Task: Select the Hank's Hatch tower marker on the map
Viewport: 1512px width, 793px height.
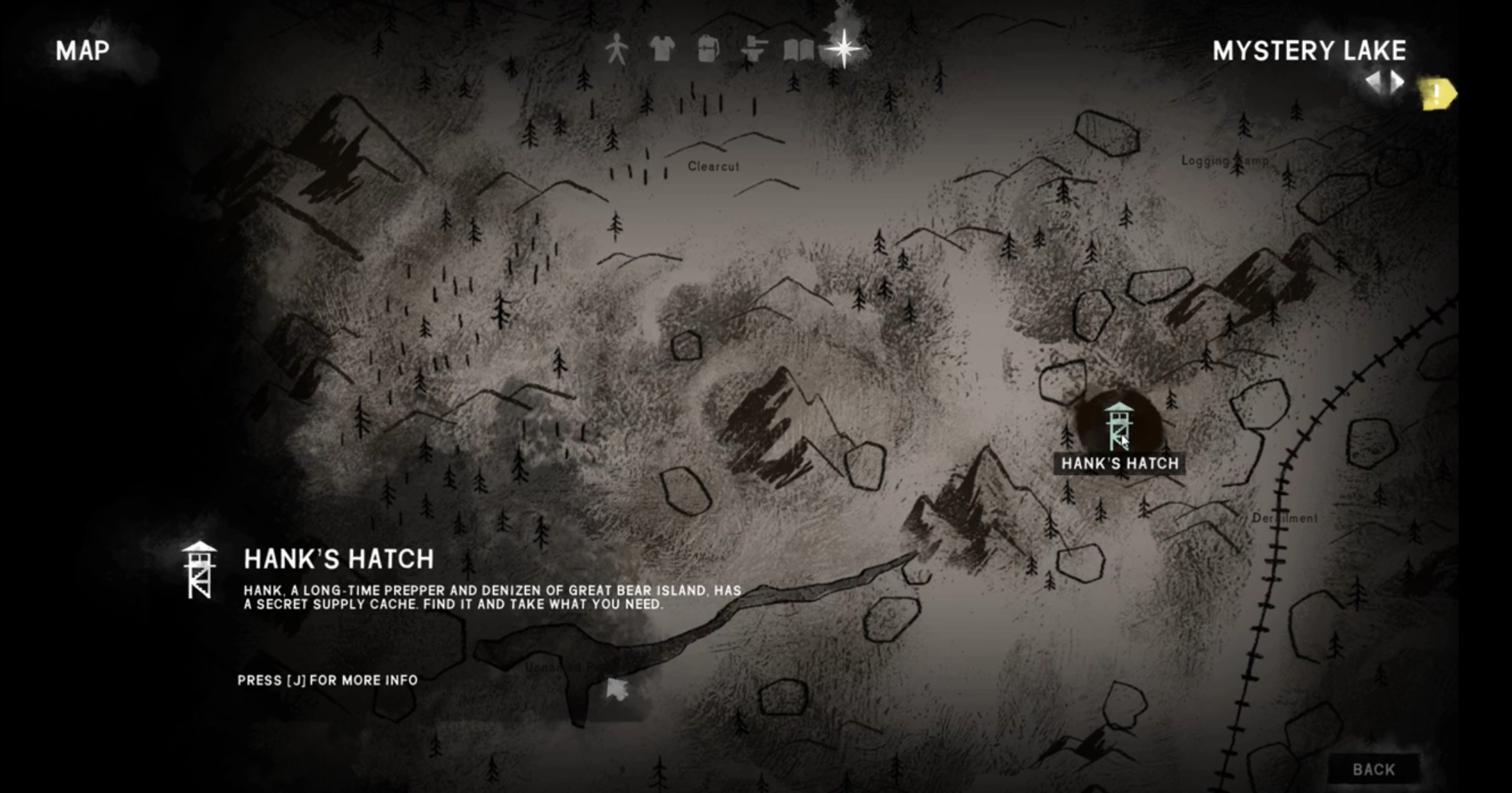Action: (x=1118, y=425)
